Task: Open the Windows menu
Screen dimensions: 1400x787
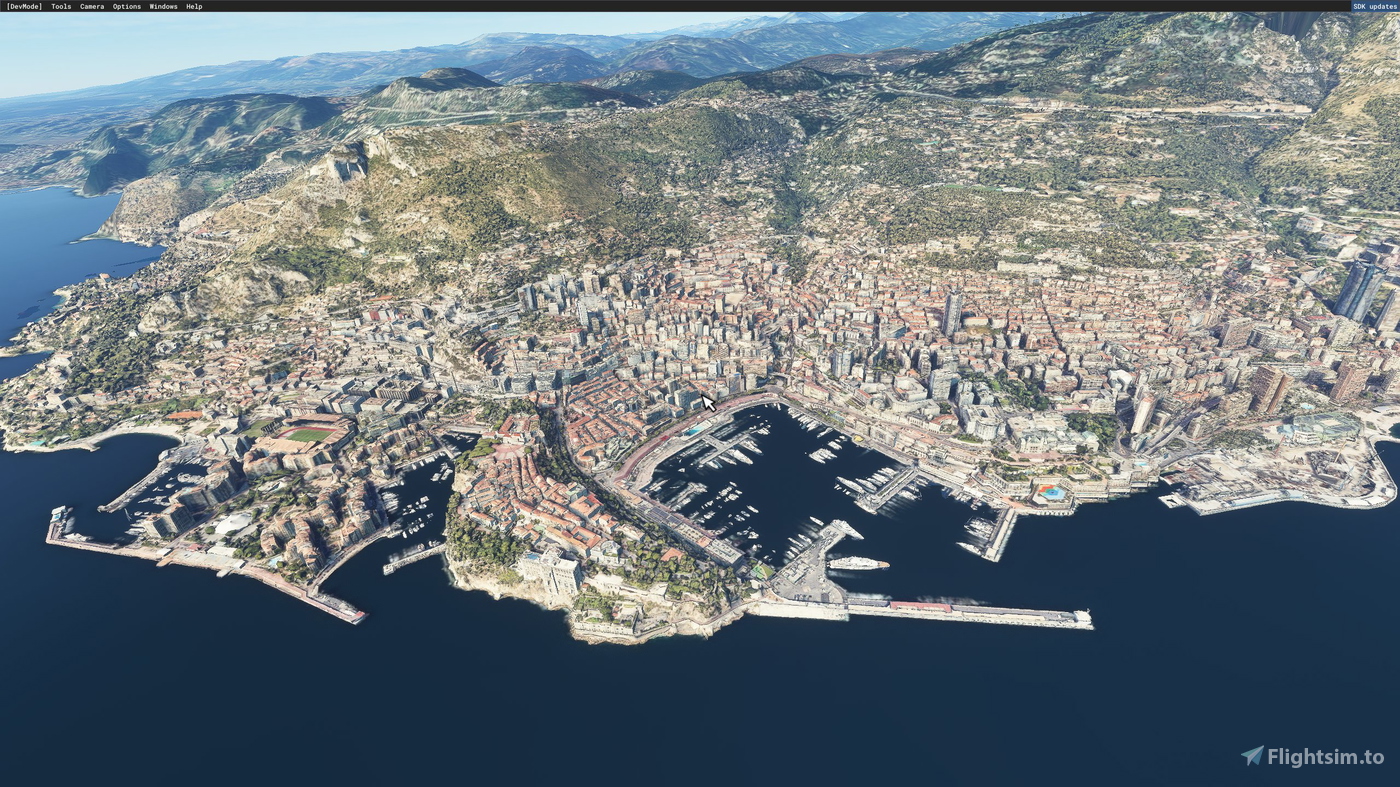Action: [x=163, y=6]
